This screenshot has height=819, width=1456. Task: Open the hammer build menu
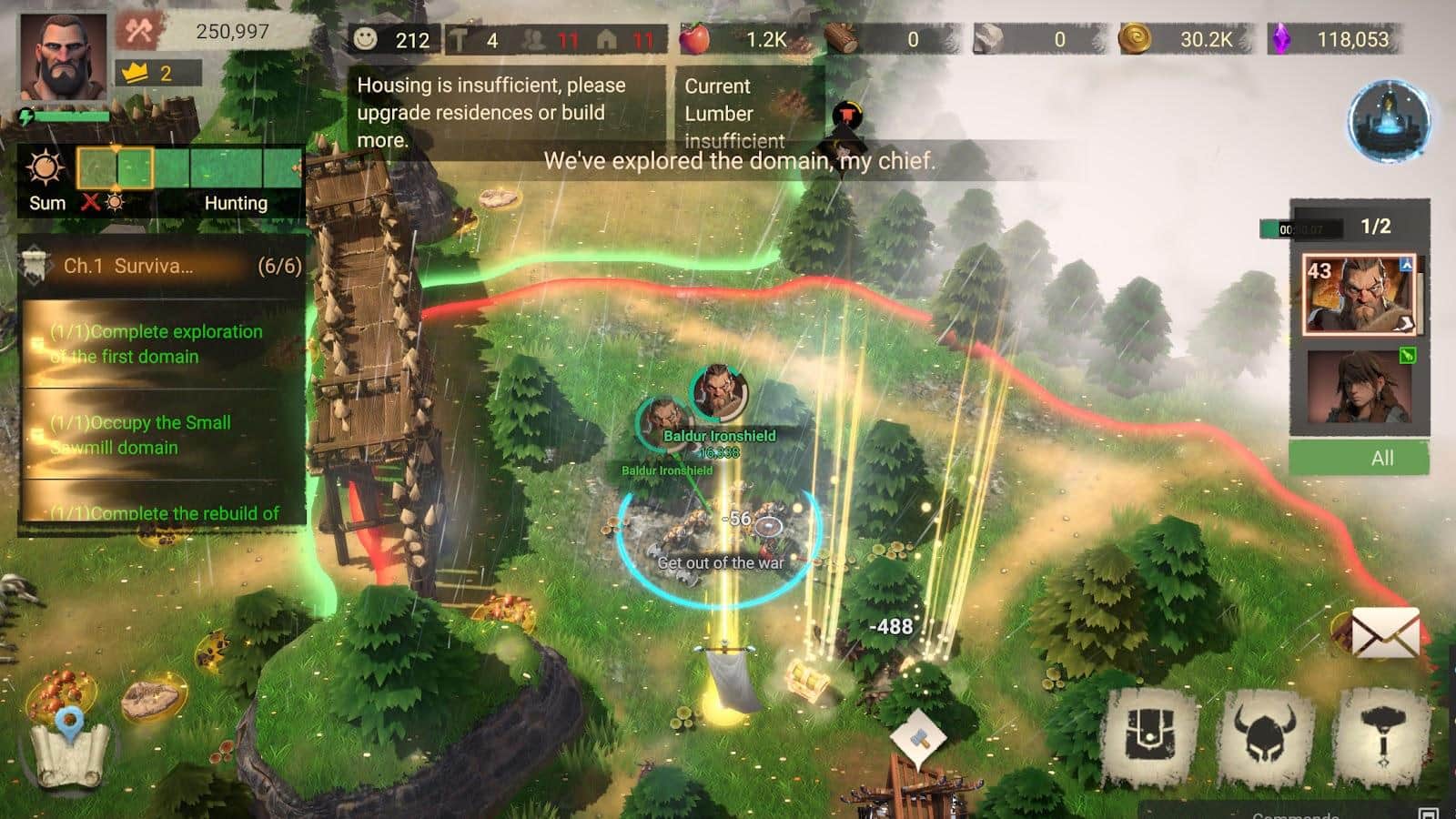coord(1382,735)
